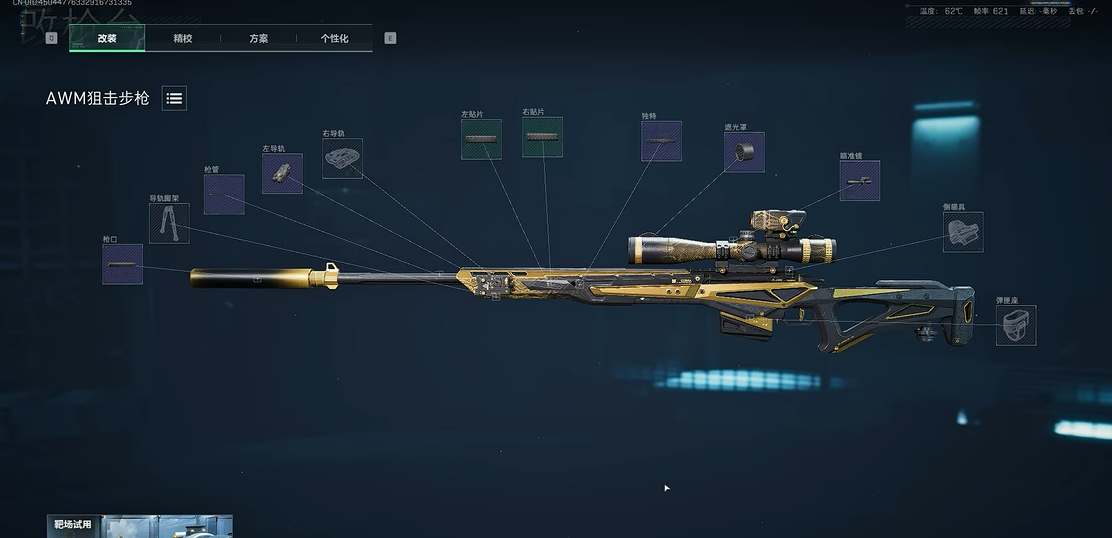
Task: Select the 左导轨 attachment slot
Action: click(282, 173)
